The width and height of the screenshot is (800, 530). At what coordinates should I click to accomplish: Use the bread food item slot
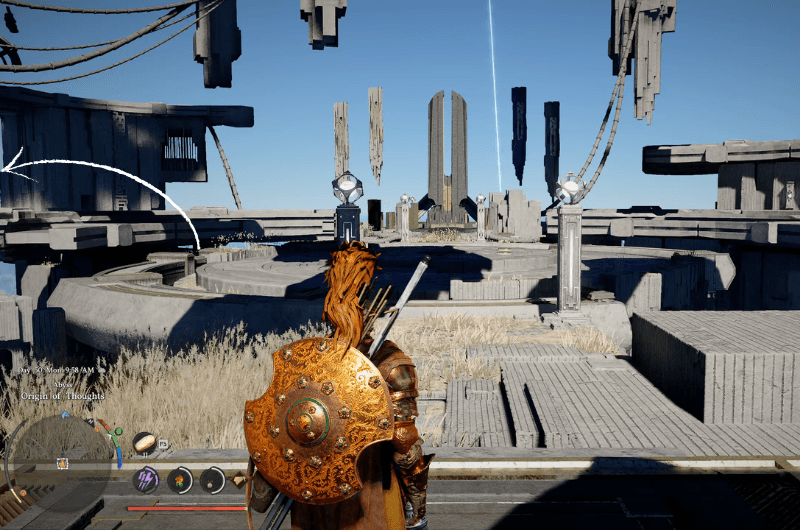pos(144,441)
